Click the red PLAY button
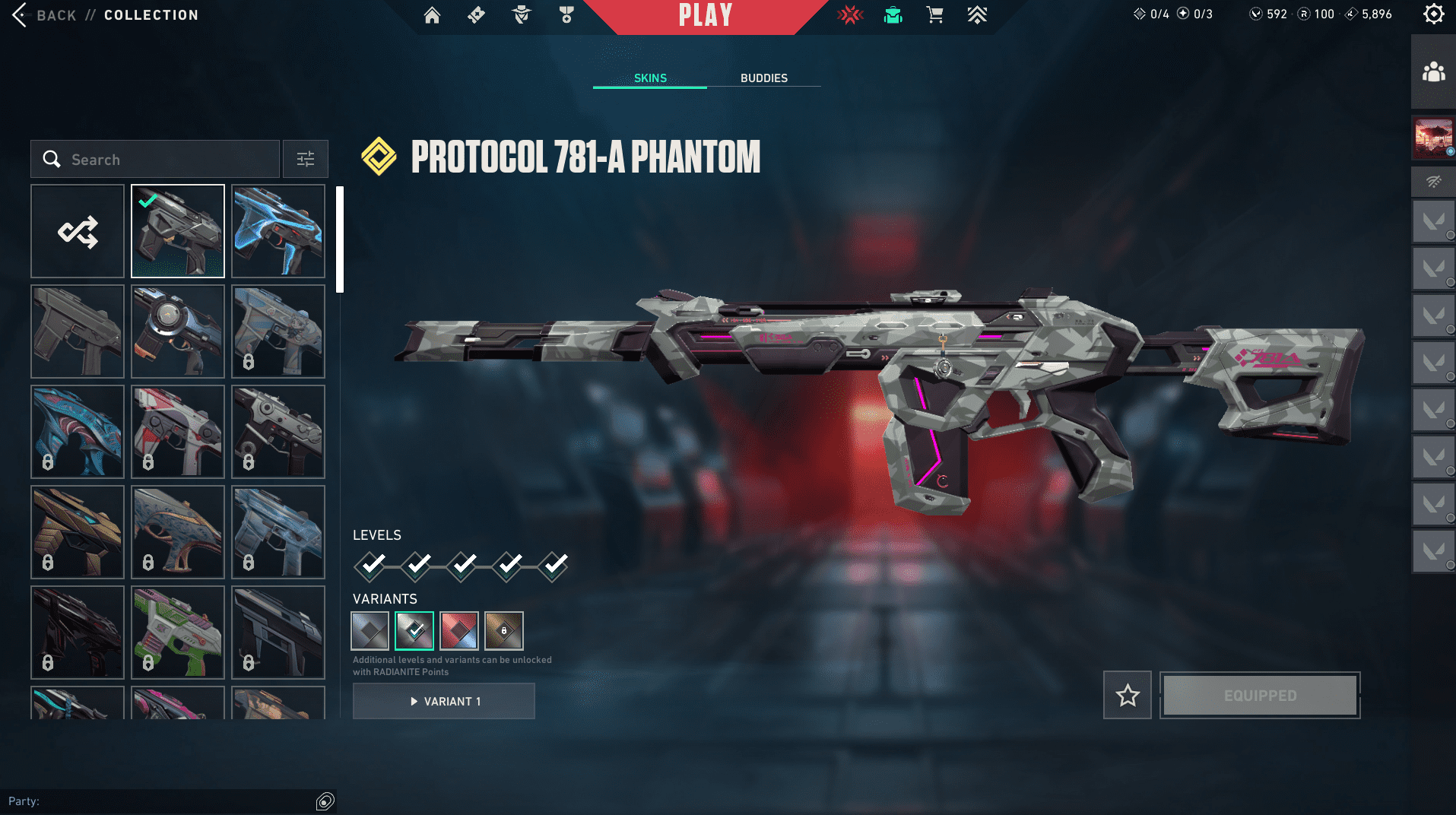This screenshot has height=815, width=1456. 705,15
